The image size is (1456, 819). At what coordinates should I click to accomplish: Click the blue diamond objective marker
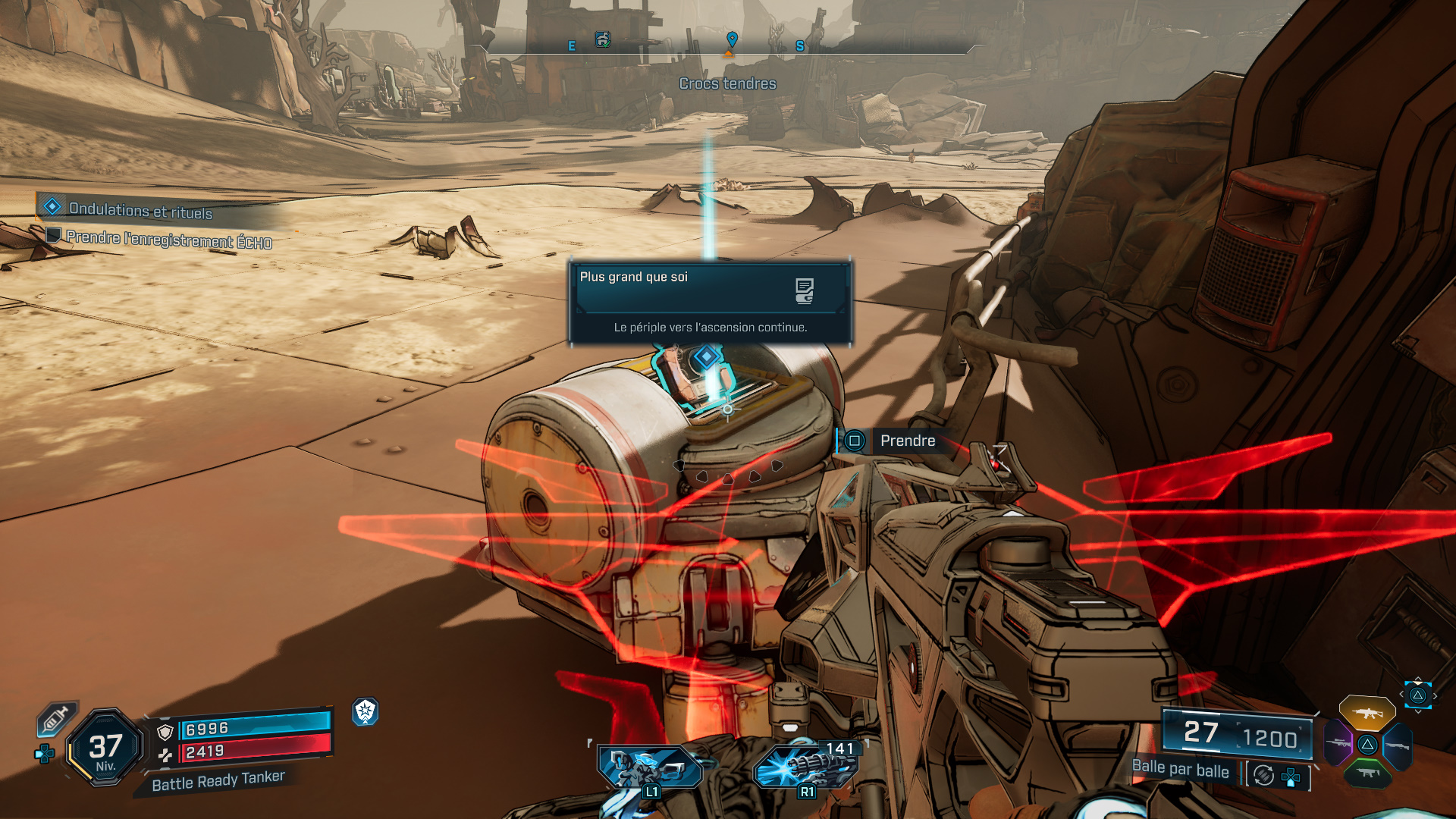707,356
